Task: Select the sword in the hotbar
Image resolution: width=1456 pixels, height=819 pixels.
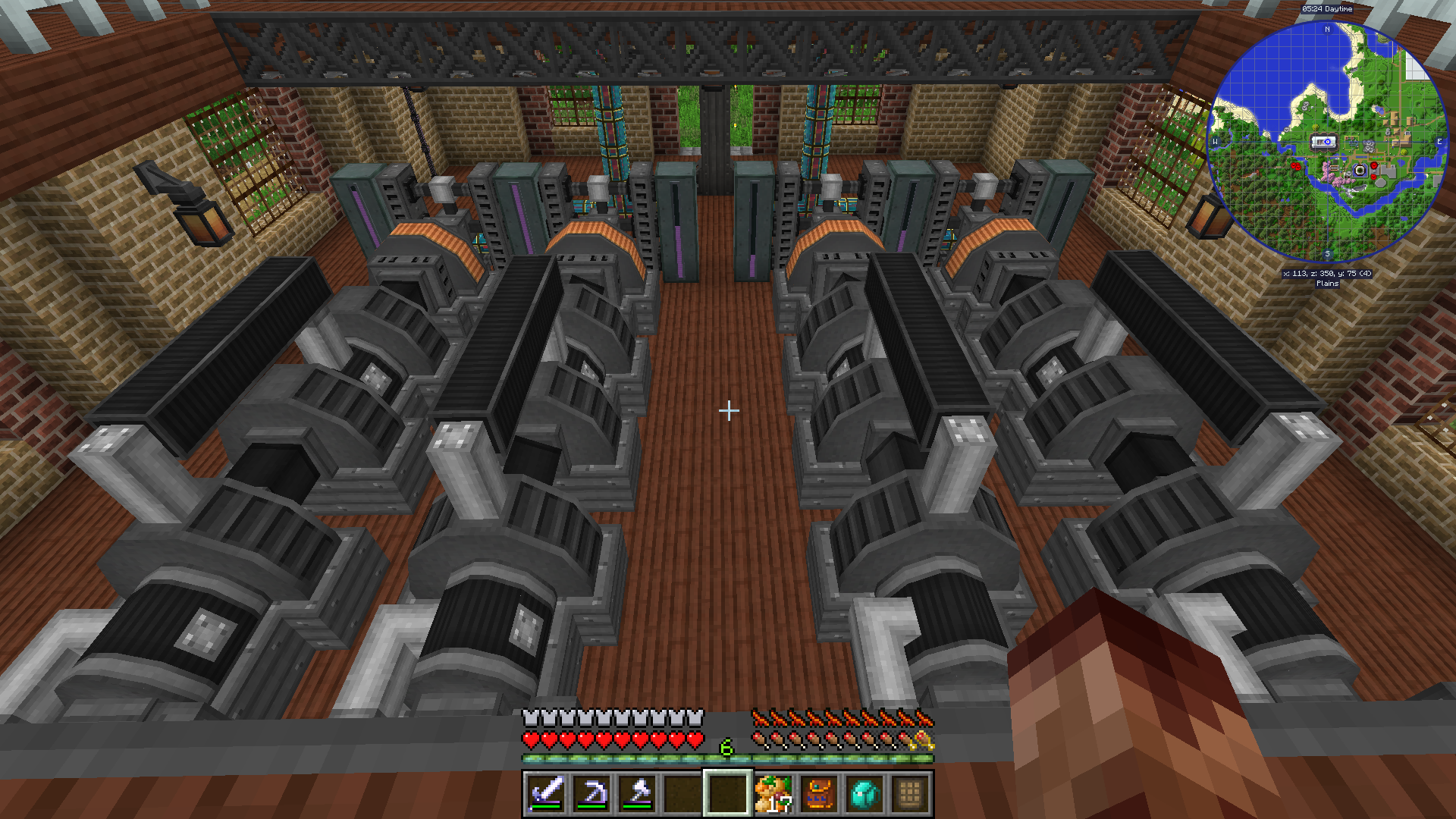Action: pyautogui.click(x=546, y=793)
